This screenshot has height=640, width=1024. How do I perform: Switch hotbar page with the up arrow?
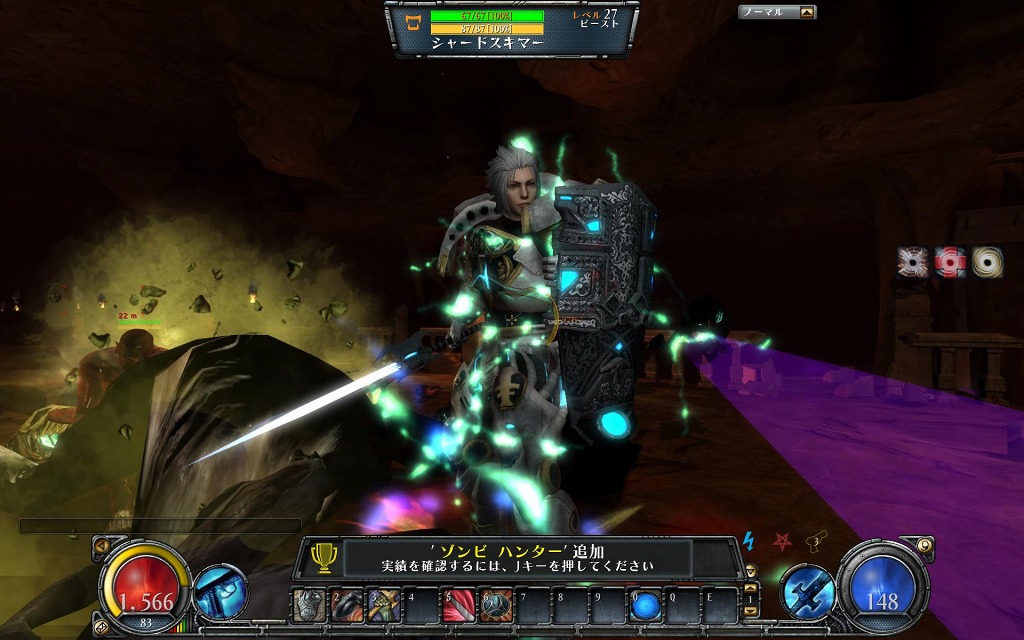751,590
